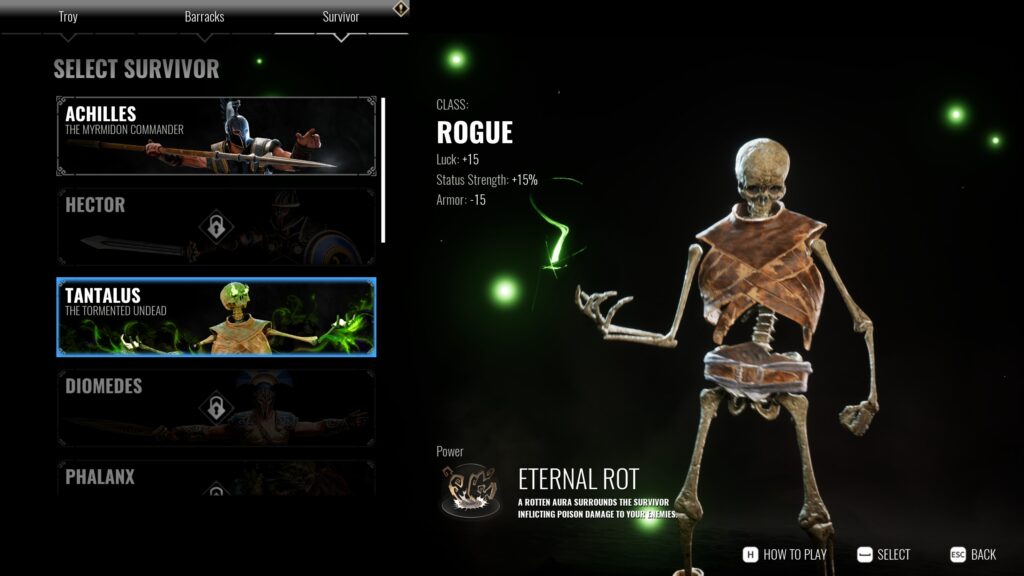This screenshot has height=576, width=1024.
Task: Click the survivor list scrollbar
Action: coord(383,170)
